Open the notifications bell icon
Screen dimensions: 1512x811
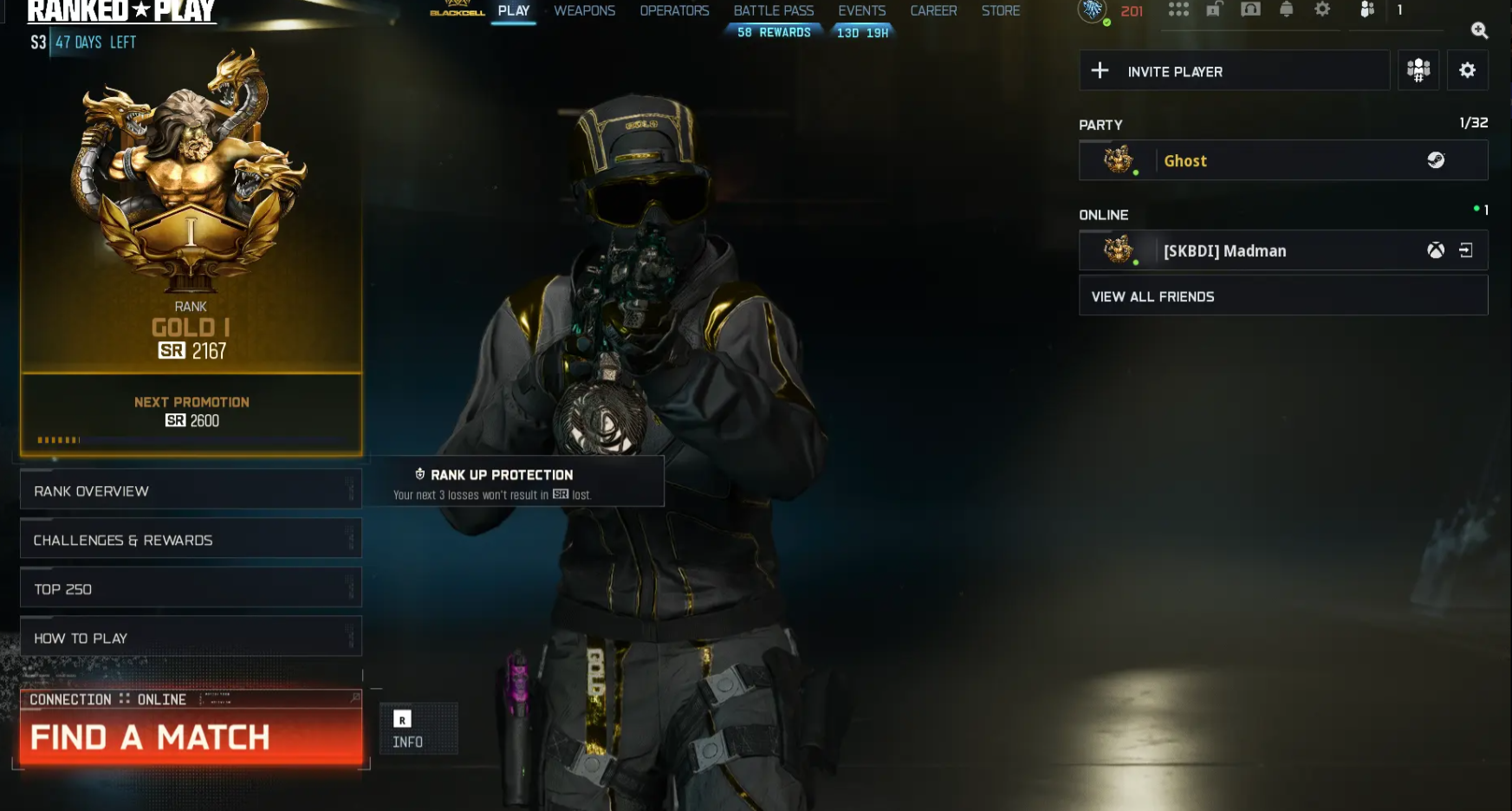click(1287, 10)
